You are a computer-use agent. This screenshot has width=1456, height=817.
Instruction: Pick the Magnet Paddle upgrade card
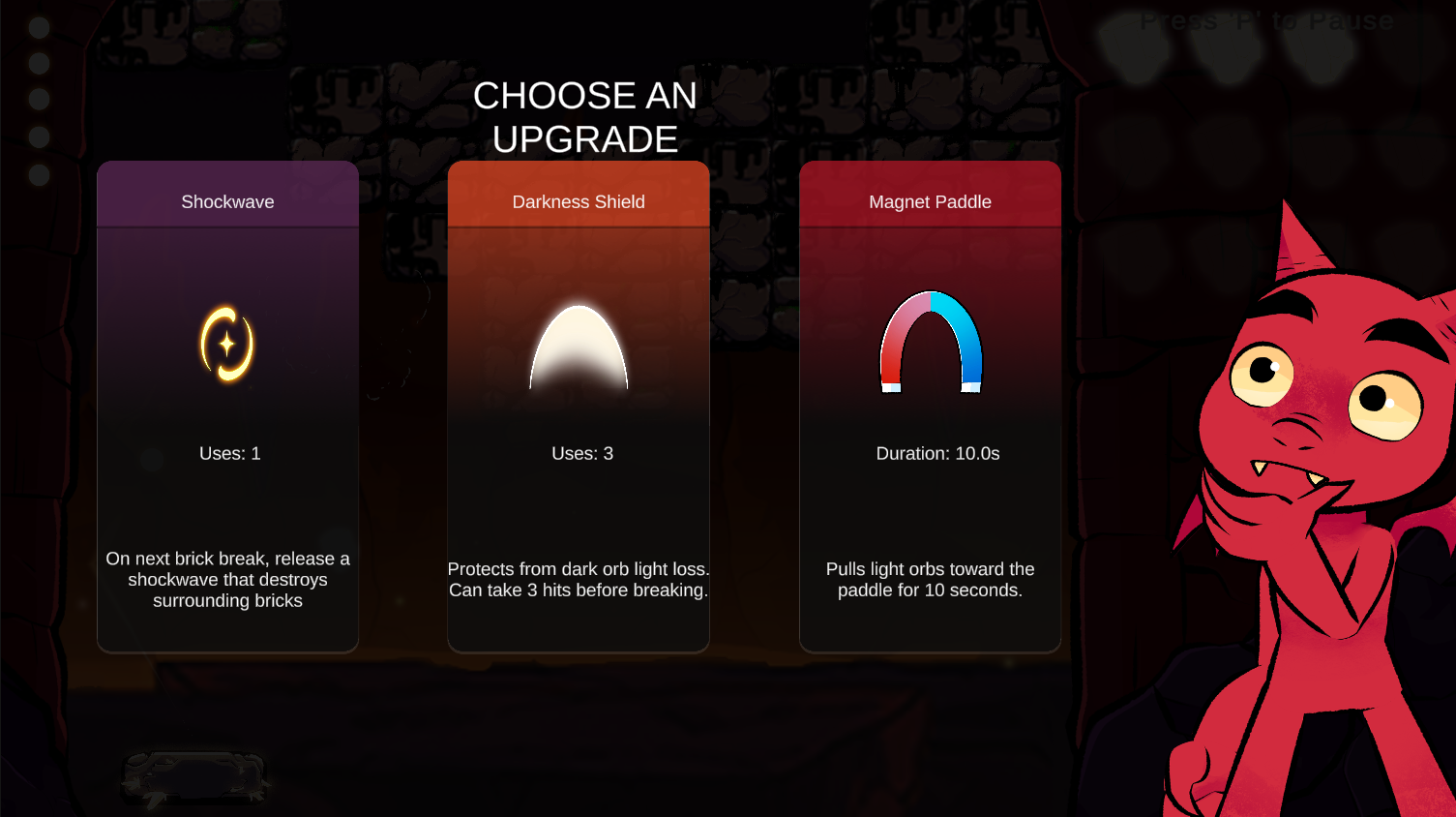pos(930,407)
